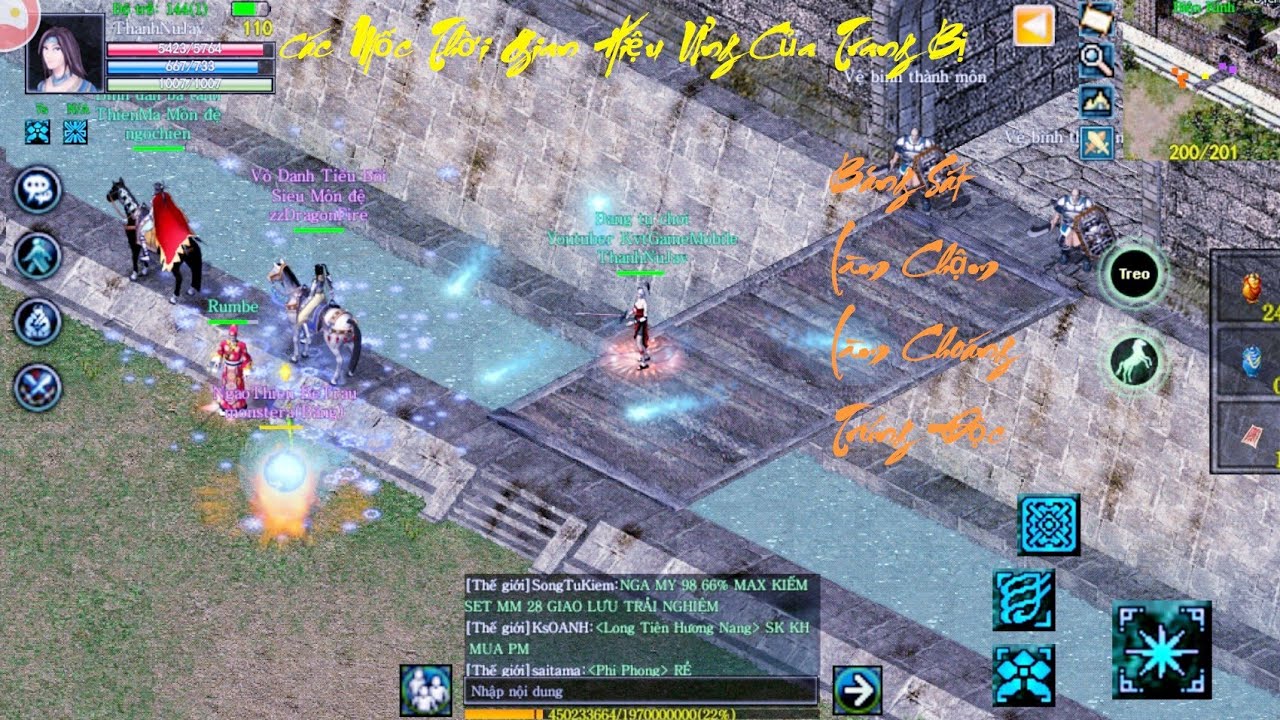
Task: Focus the chat input field
Action: 640,691
